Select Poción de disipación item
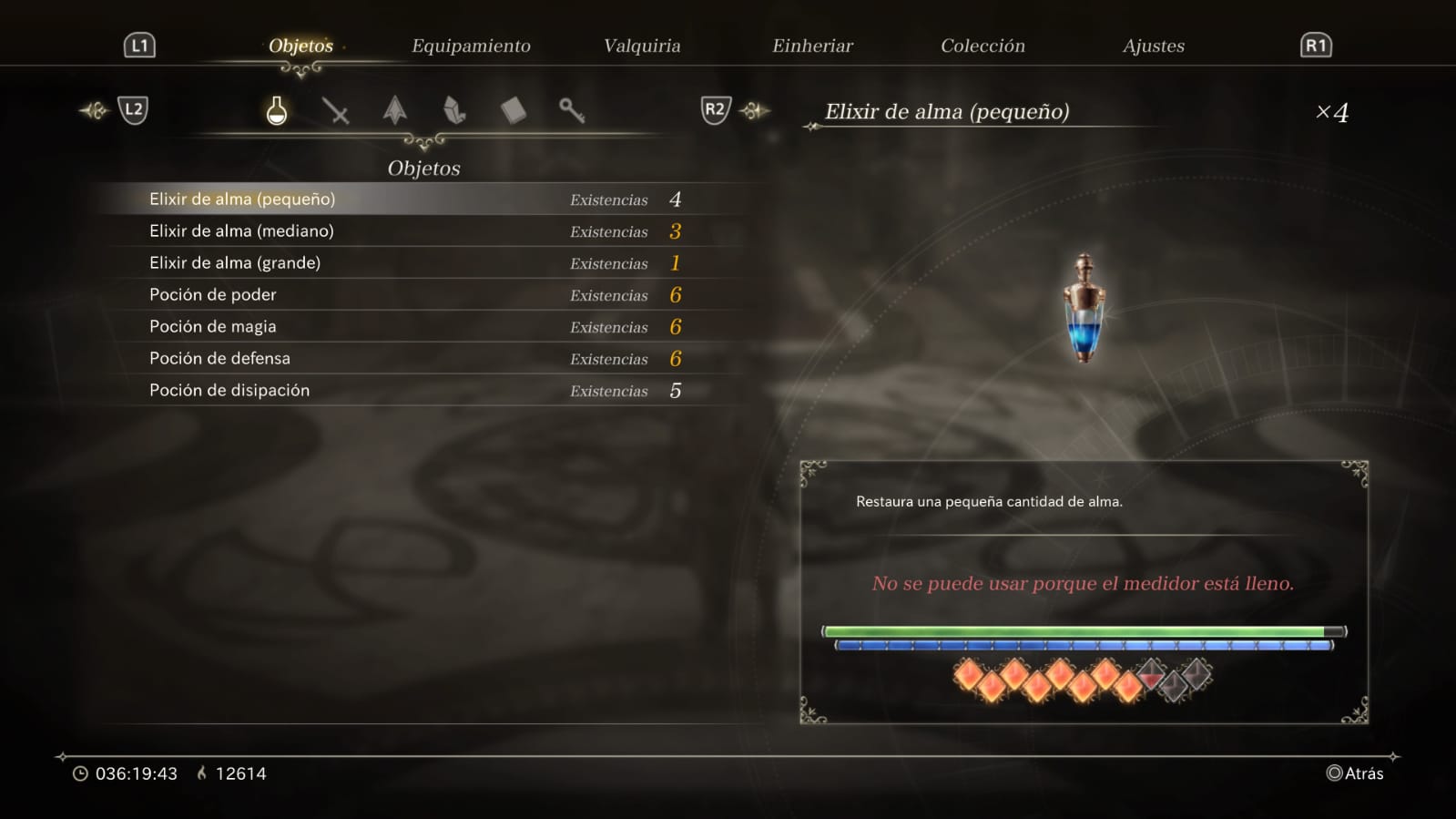 (x=229, y=390)
